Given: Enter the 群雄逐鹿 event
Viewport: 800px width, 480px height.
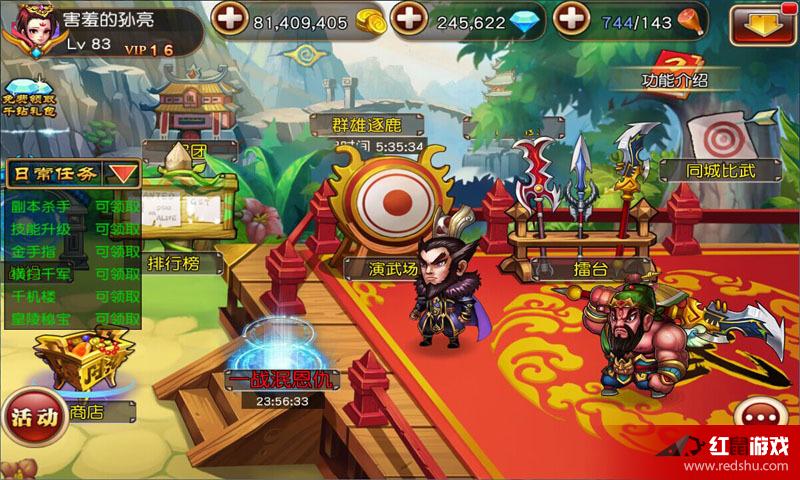Looking at the screenshot, I should click(x=380, y=124).
